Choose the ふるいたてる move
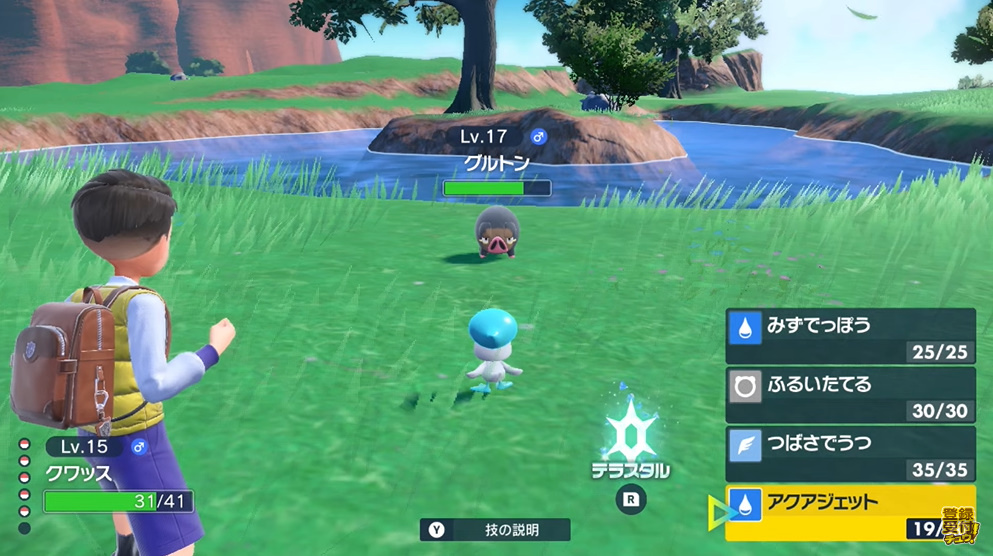This screenshot has width=993, height=556. coord(850,393)
